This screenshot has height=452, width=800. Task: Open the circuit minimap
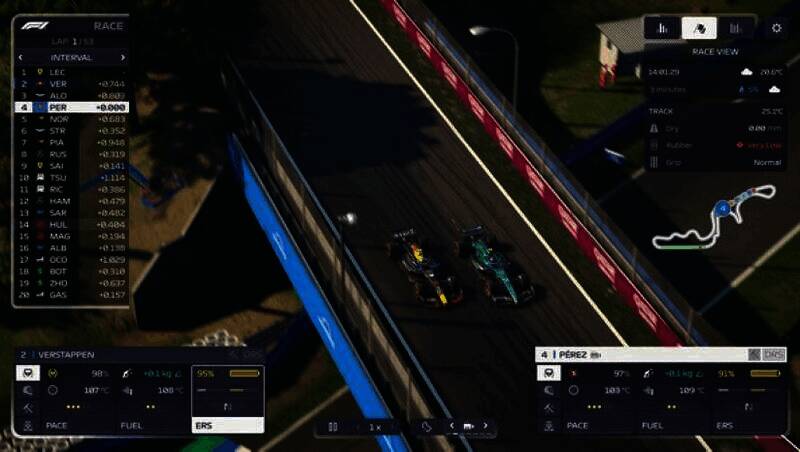tap(714, 216)
